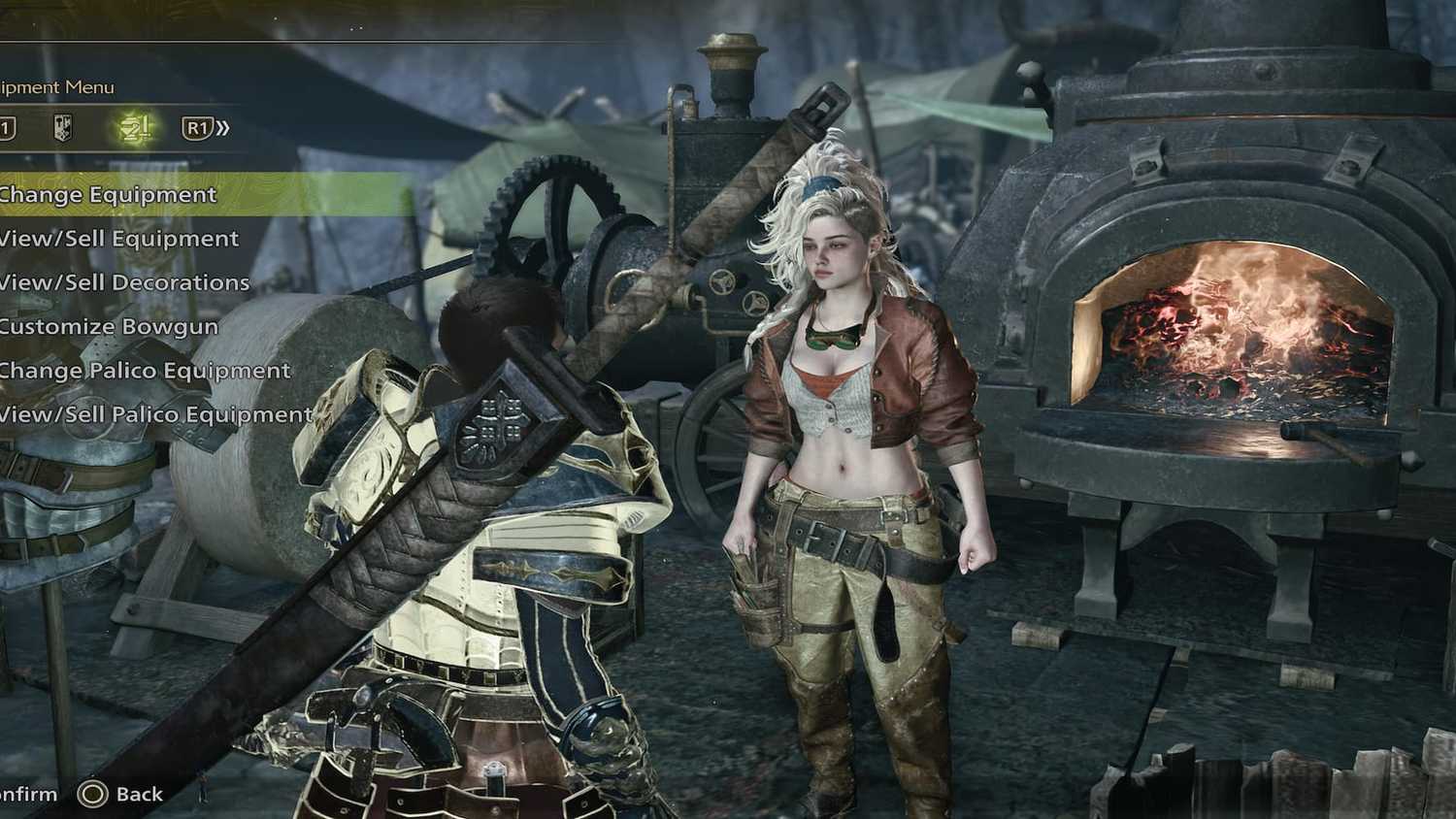Viewport: 1456px width, 819px height.
Task: Click the highlighted Change Equipment row
Action: 109,194
